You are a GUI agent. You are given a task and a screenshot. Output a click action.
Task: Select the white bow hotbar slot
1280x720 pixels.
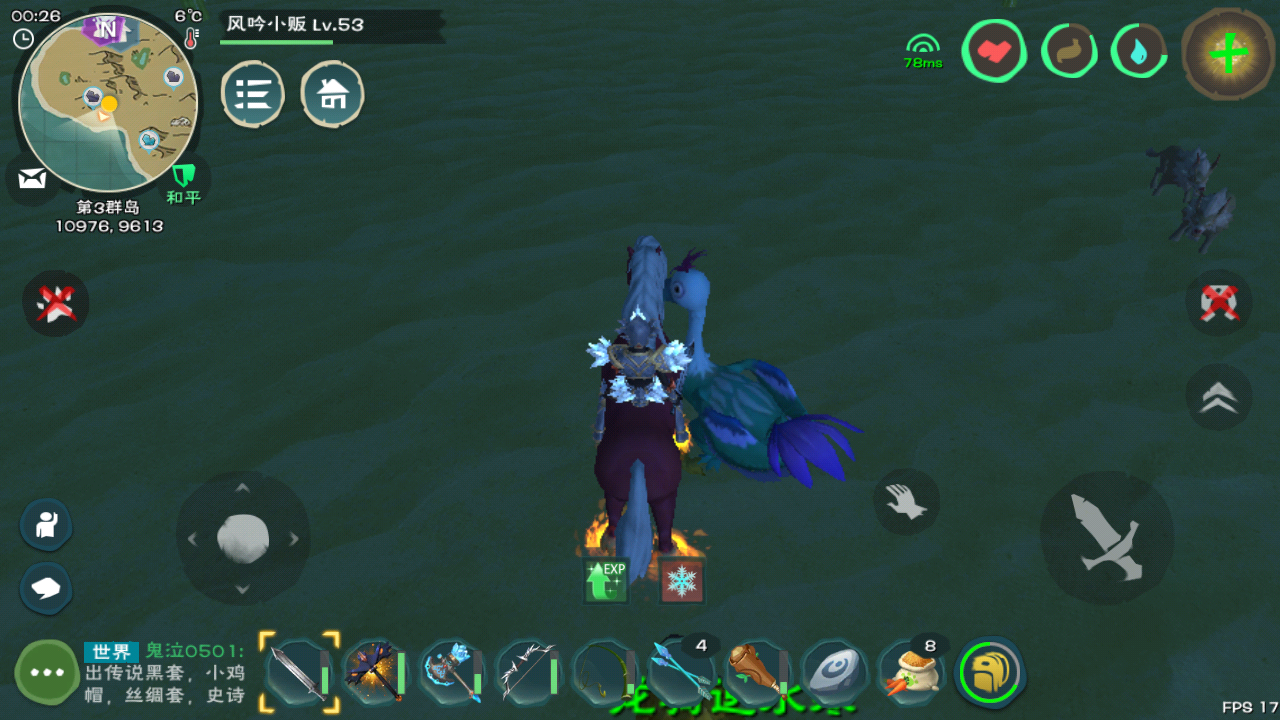click(528, 671)
